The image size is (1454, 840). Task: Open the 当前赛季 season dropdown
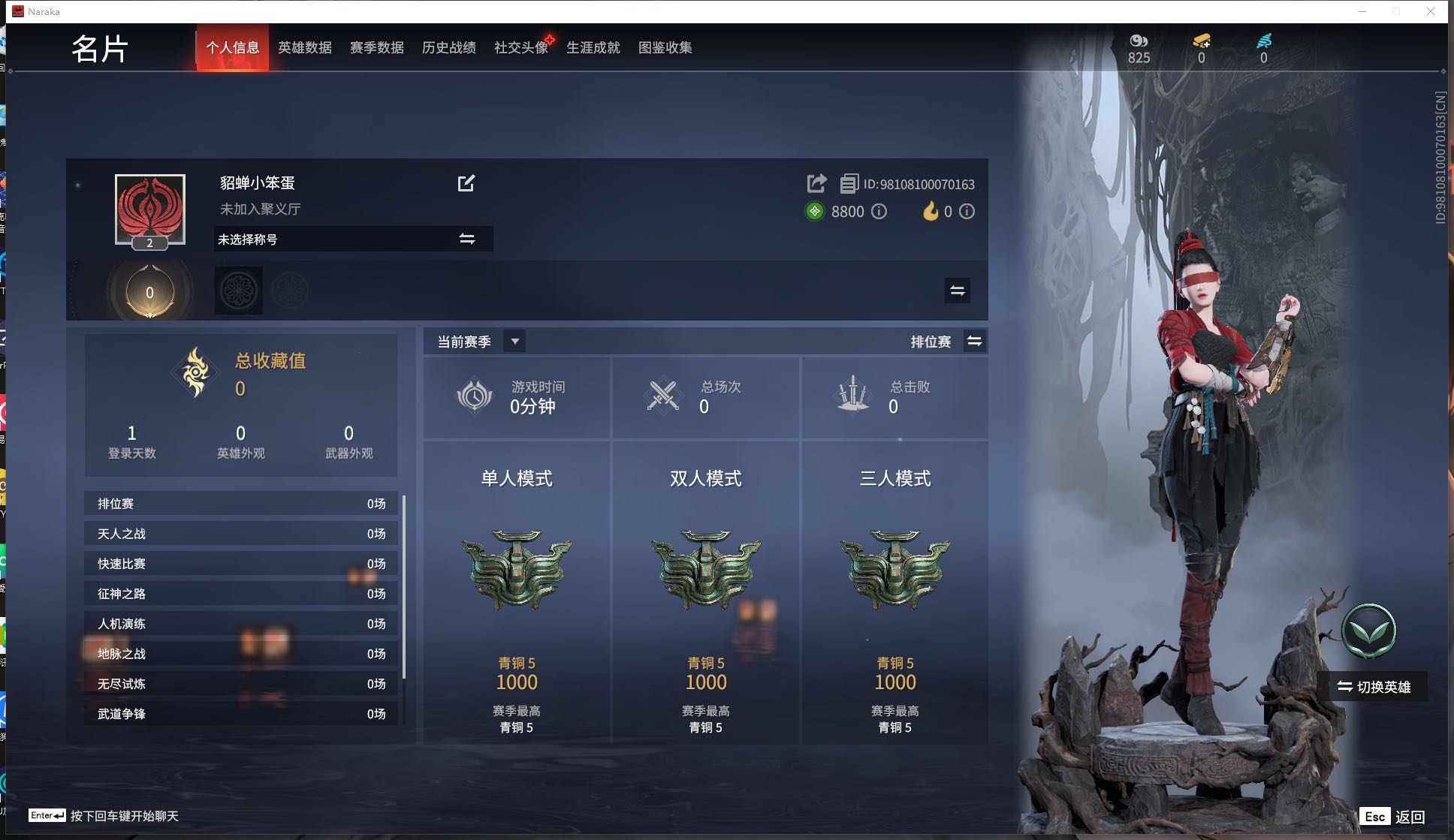pos(514,342)
